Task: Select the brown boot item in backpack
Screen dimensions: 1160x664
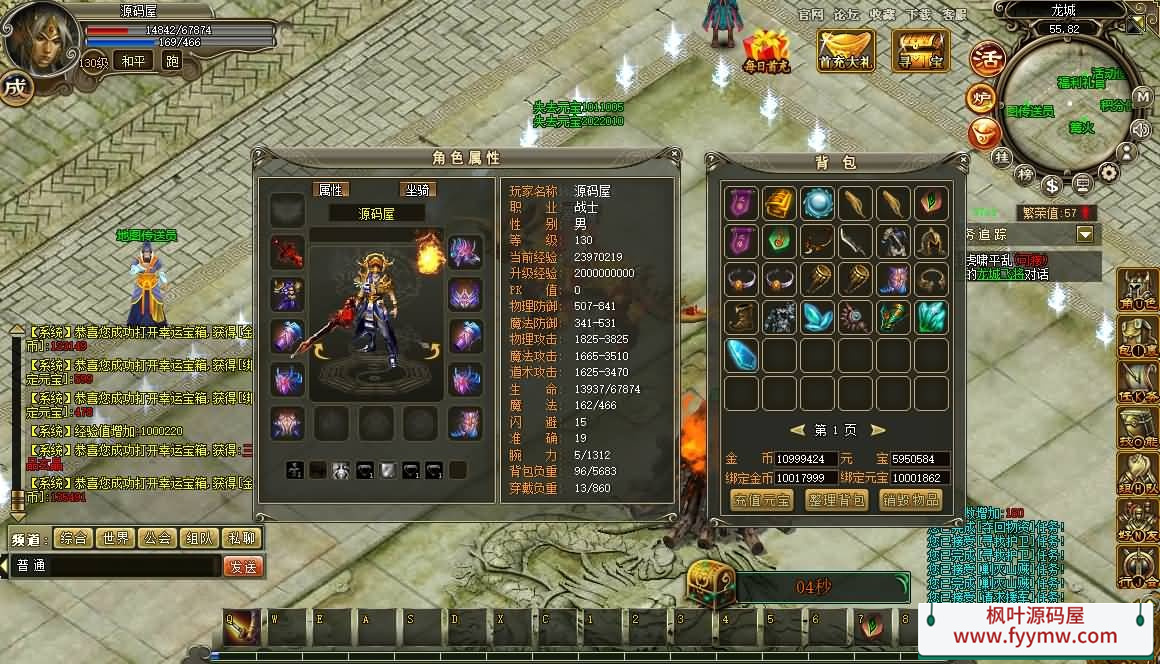Action: [741, 317]
